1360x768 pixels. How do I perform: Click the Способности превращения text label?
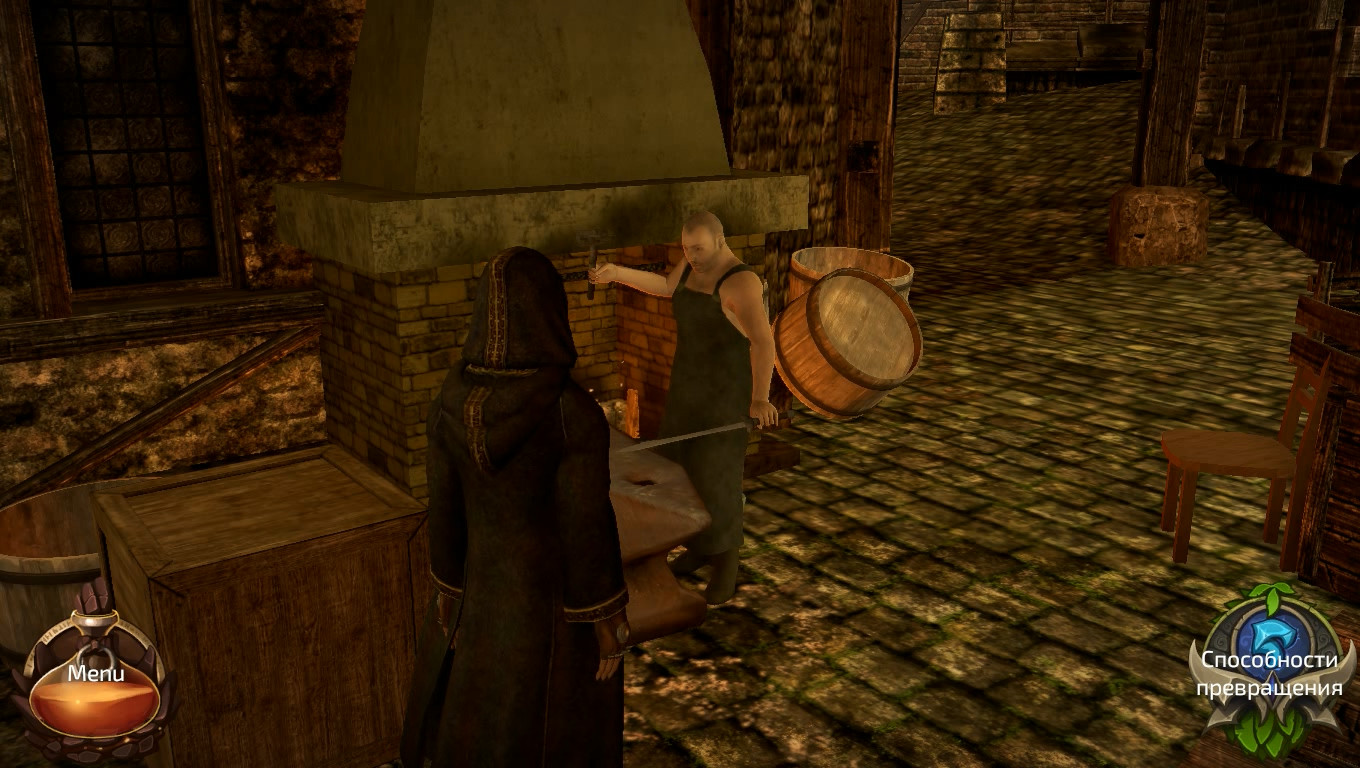1269,673
